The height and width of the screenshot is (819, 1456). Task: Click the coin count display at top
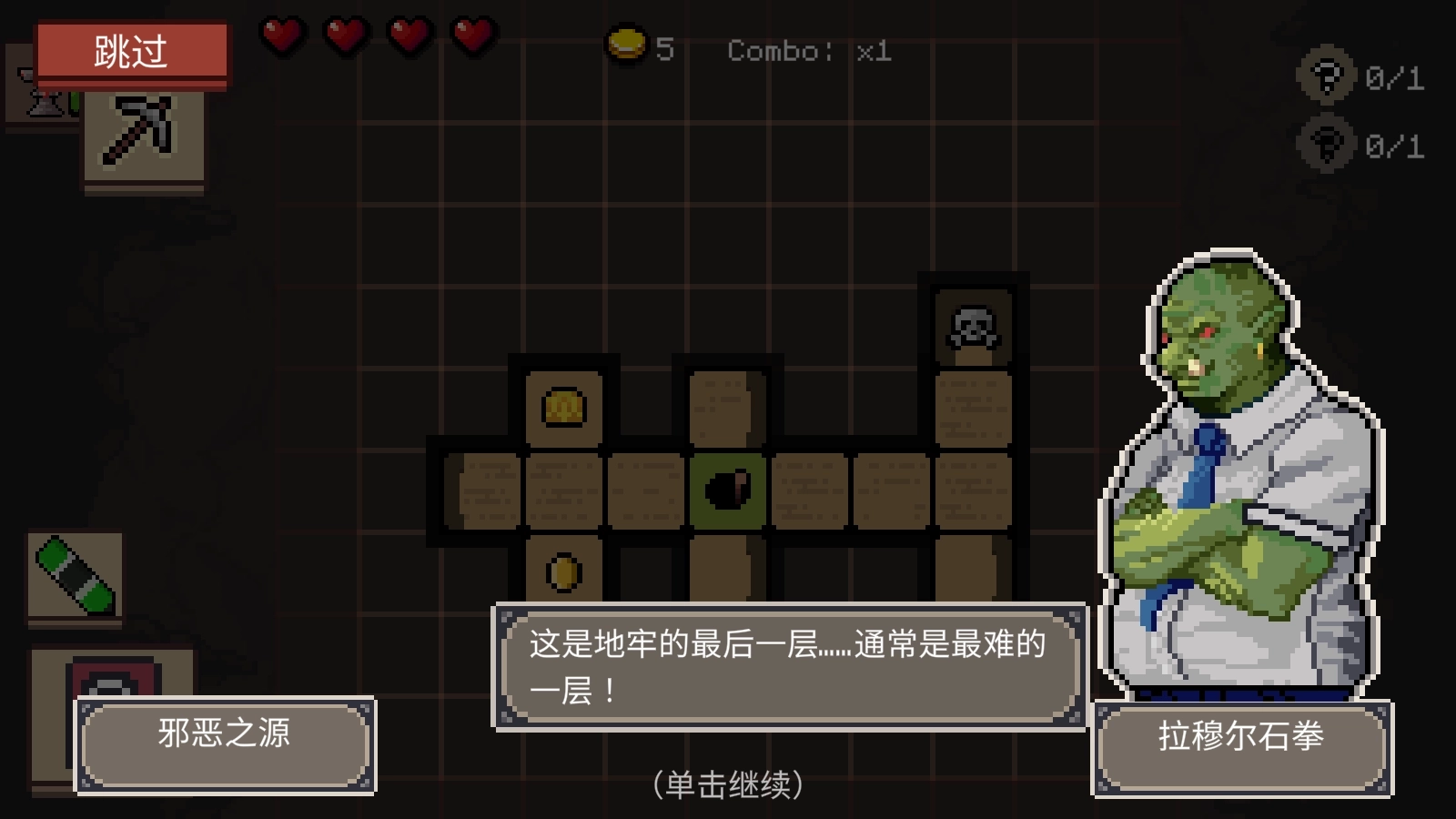pyautogui.click(x=642, y=47)
